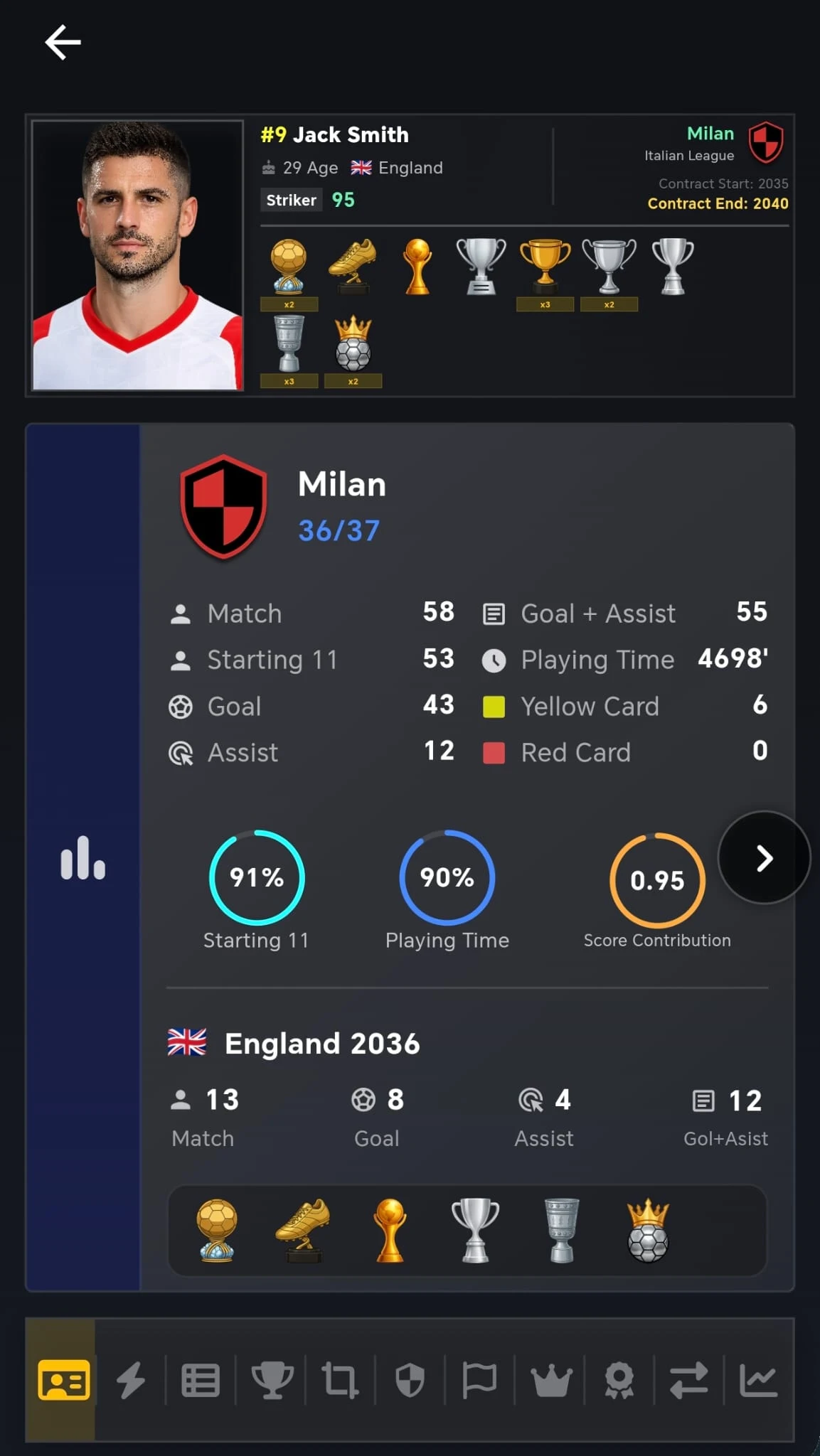Open the player ID card tab
This screenshot has width=820, height=1456.
tap(63, 1380)
